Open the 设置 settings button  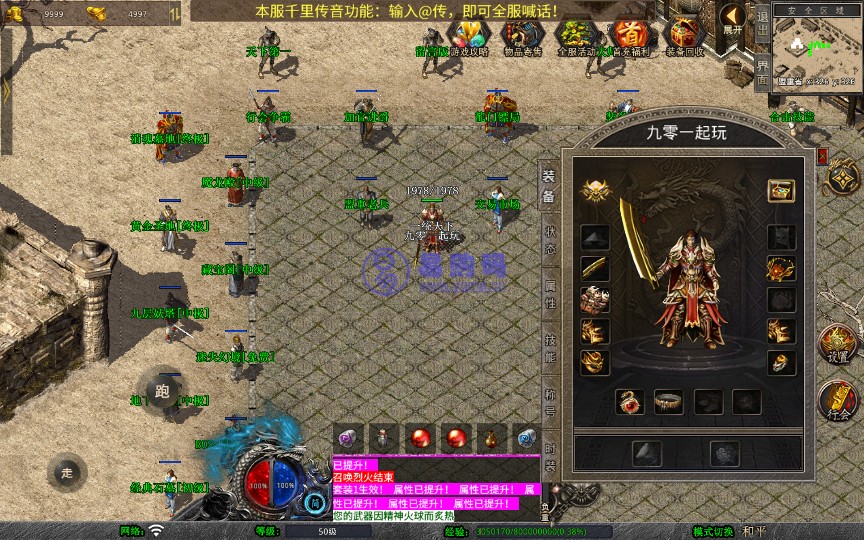coord(838,344)
